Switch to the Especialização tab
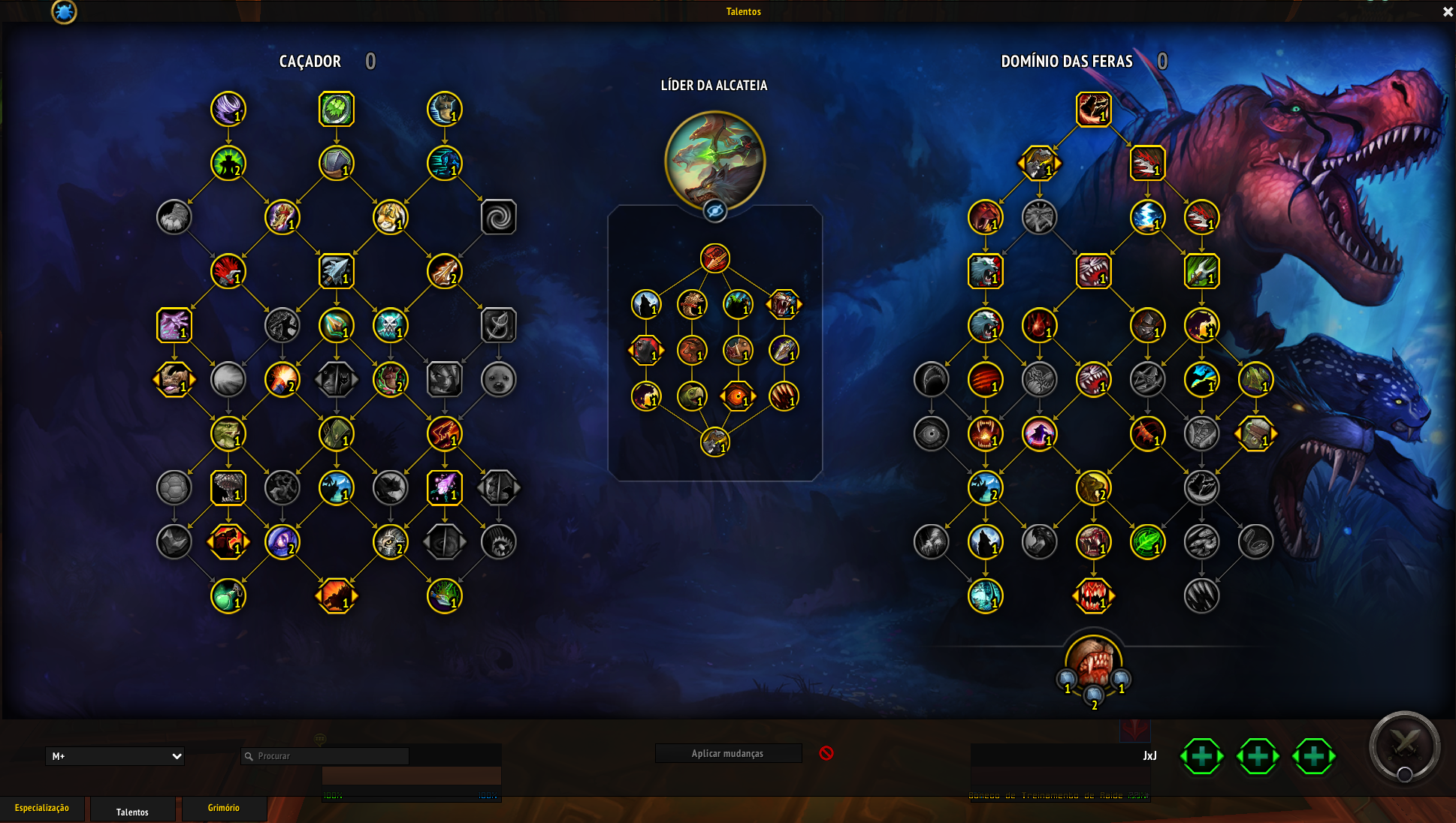This screenshot has height=823, width=1456. (x=42, y=808)
